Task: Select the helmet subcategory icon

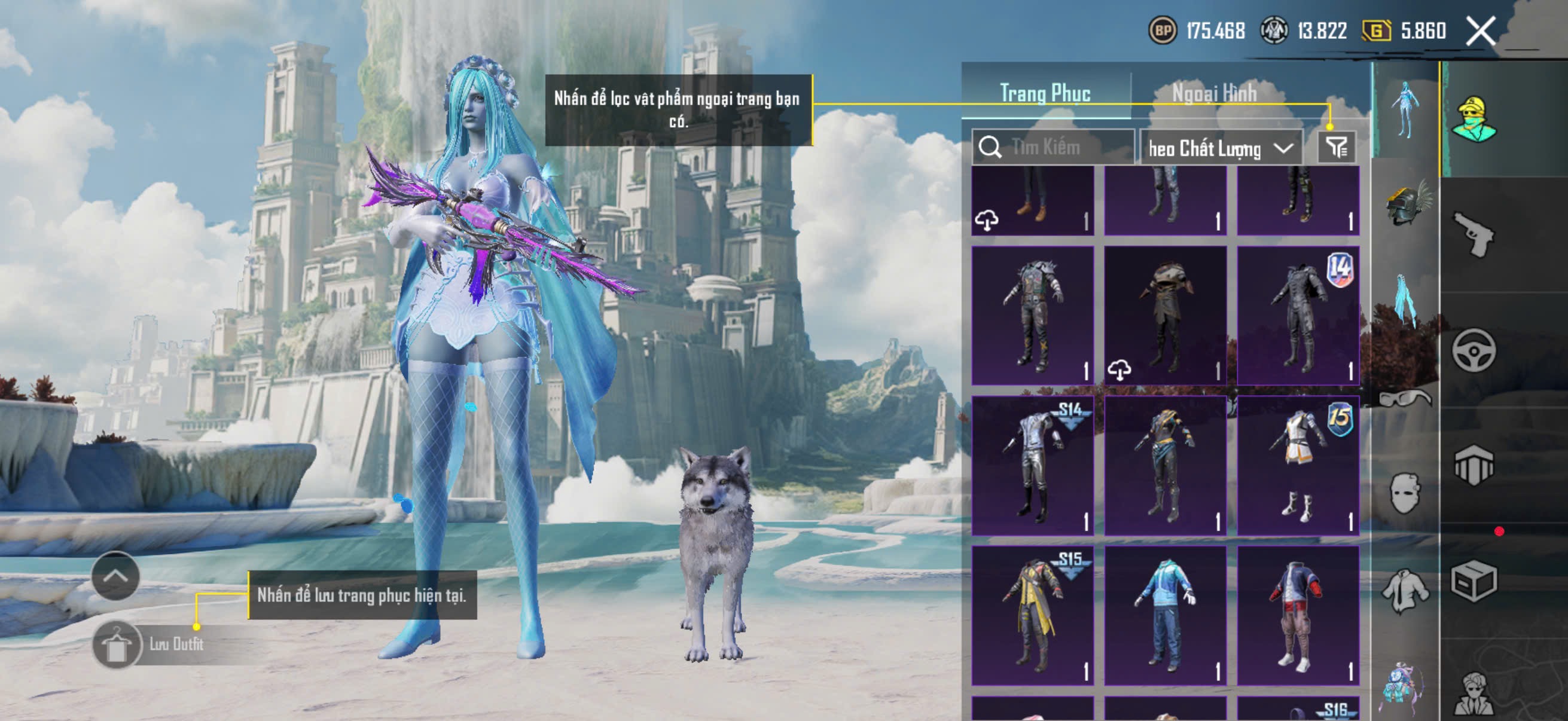Action: click(x=1406, y=204)
